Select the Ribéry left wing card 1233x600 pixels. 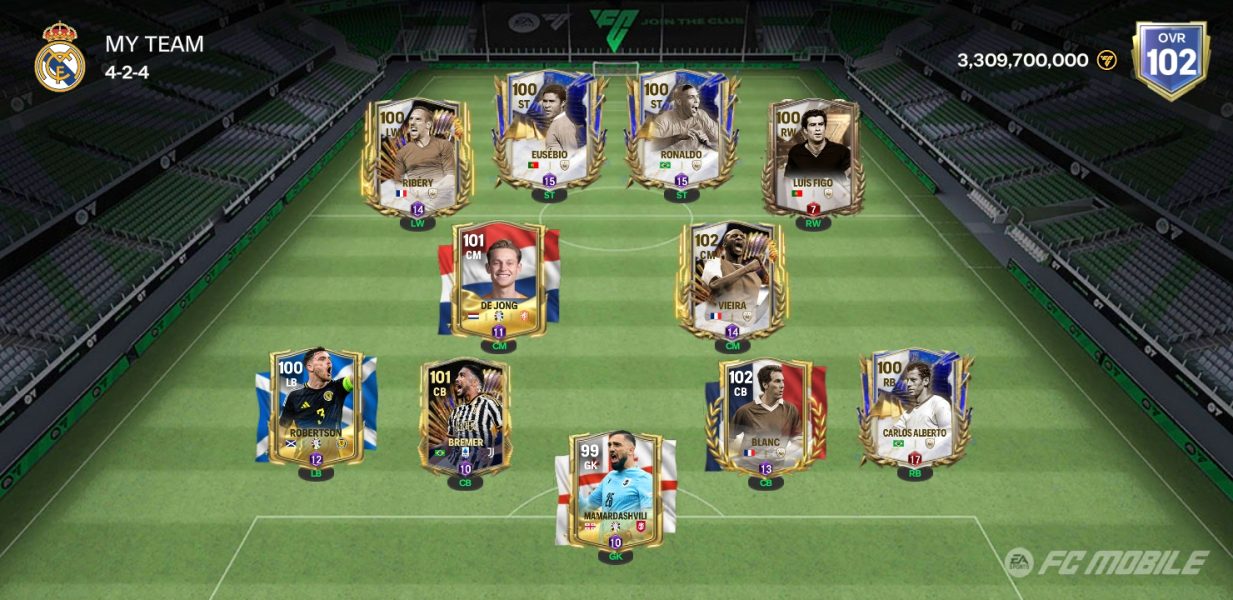[417, 155]
